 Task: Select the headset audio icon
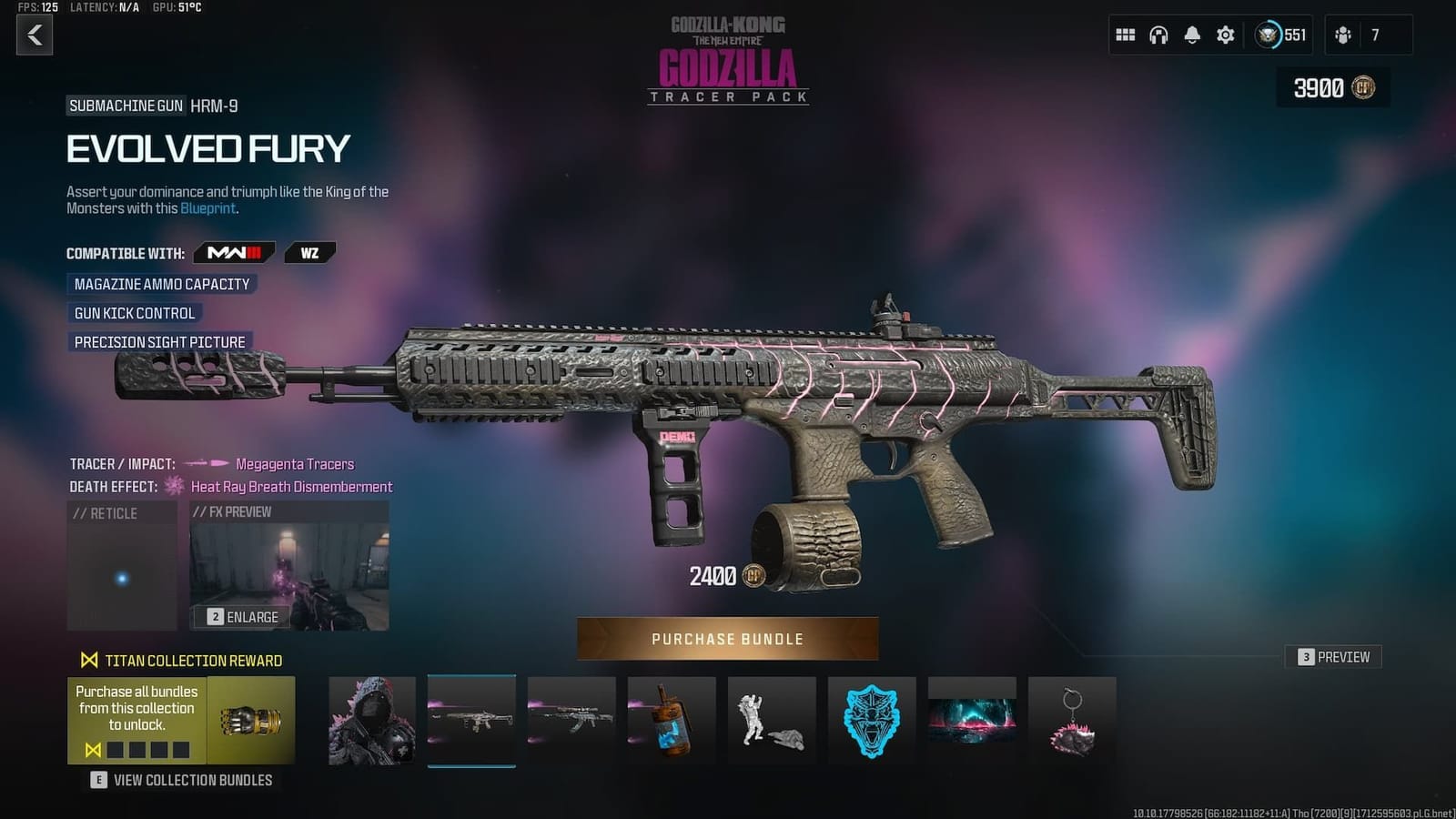1158,35
